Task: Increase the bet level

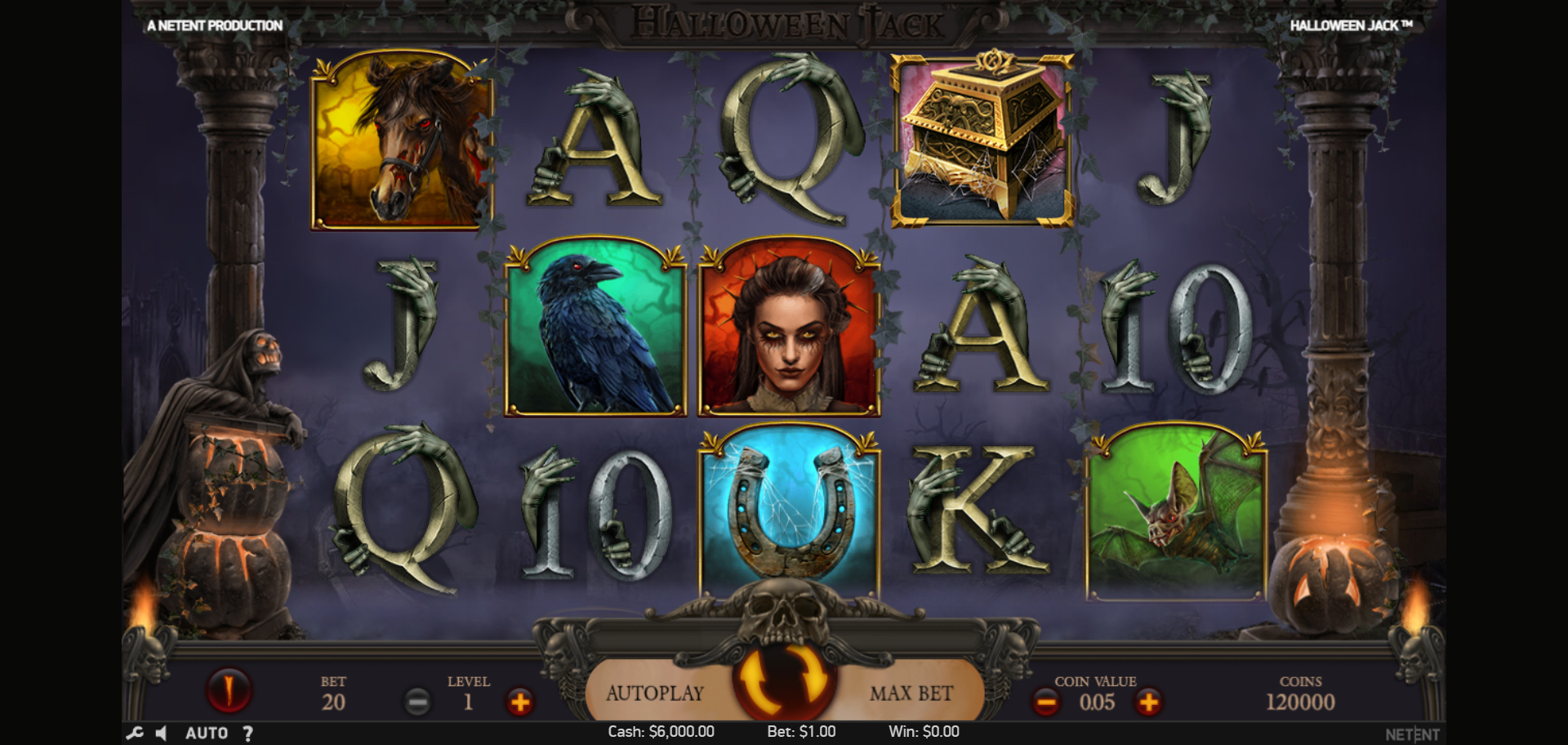Action: coord(519,702)
